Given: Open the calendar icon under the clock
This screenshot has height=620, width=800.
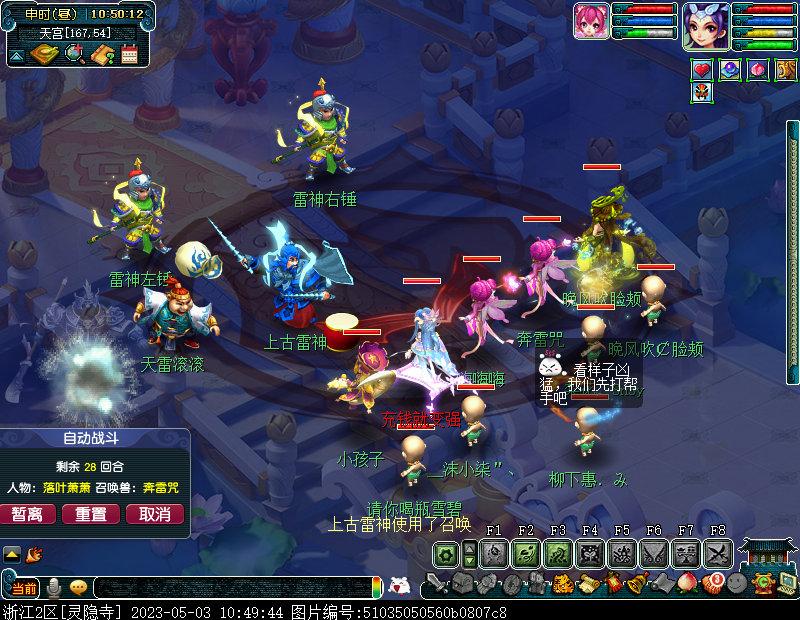Looking at the screenshot, I should 129,54.
